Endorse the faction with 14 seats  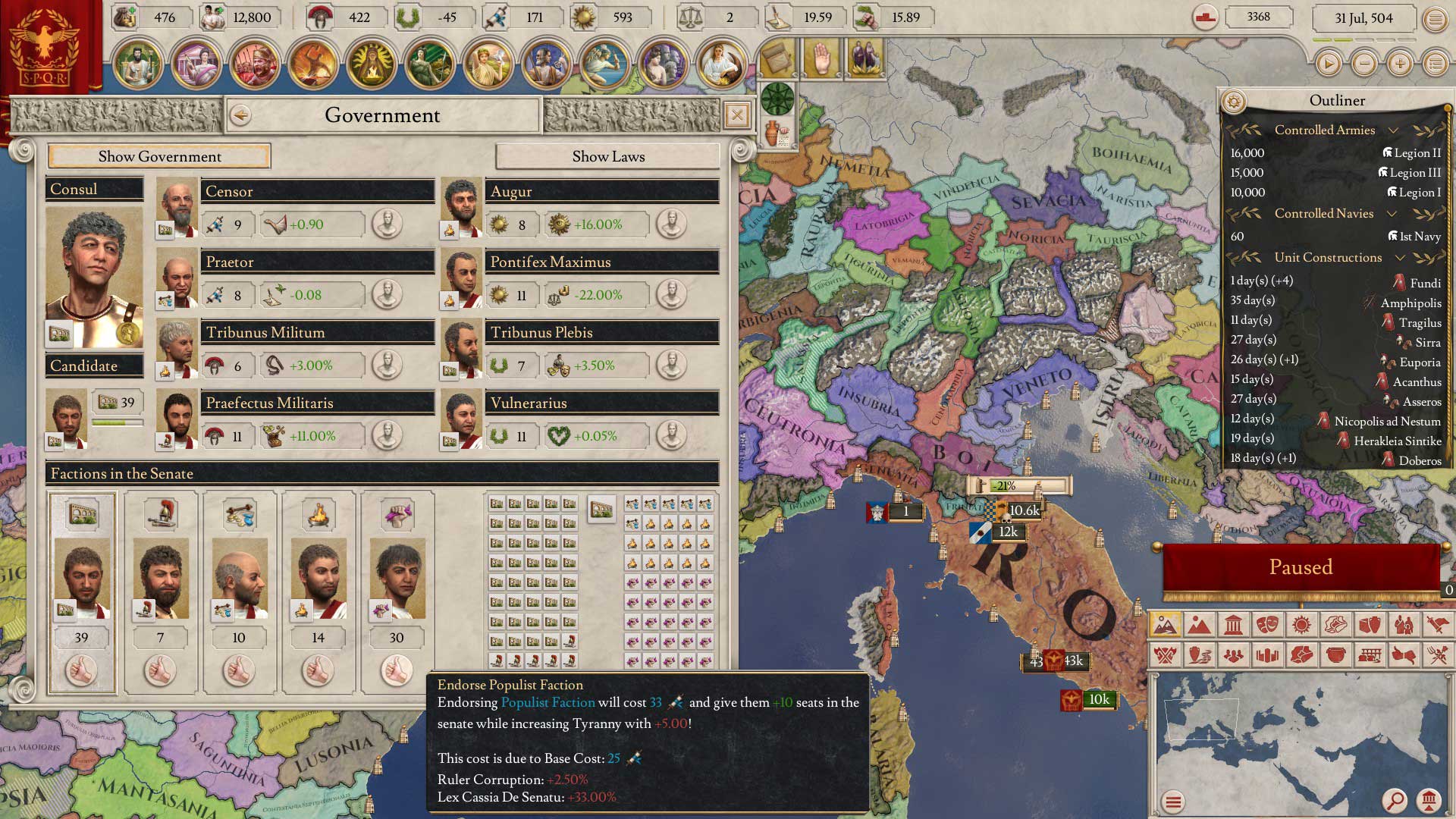tap(318, 670)
